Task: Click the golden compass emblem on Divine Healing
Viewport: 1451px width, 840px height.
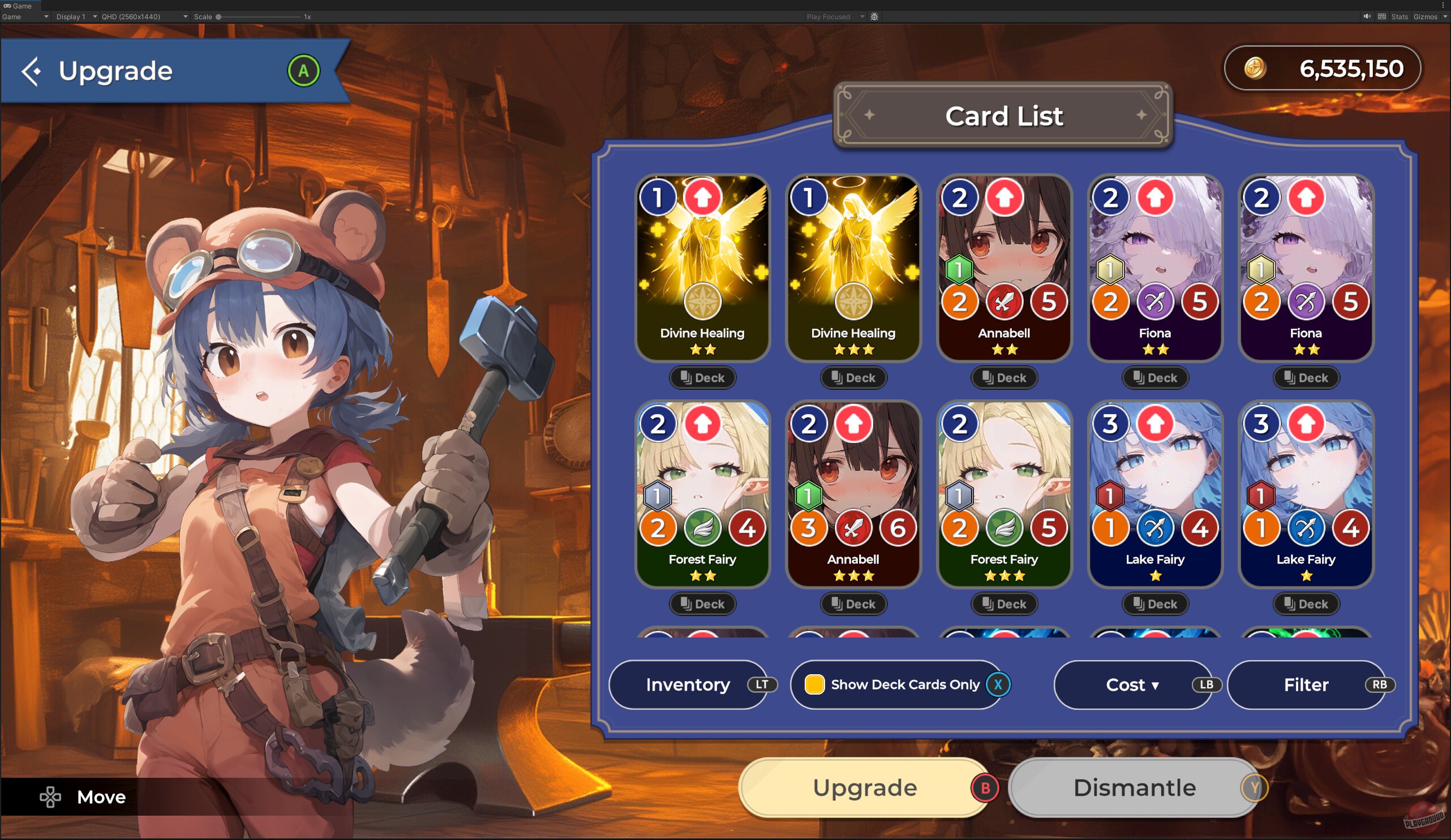Action: point(703,301)
